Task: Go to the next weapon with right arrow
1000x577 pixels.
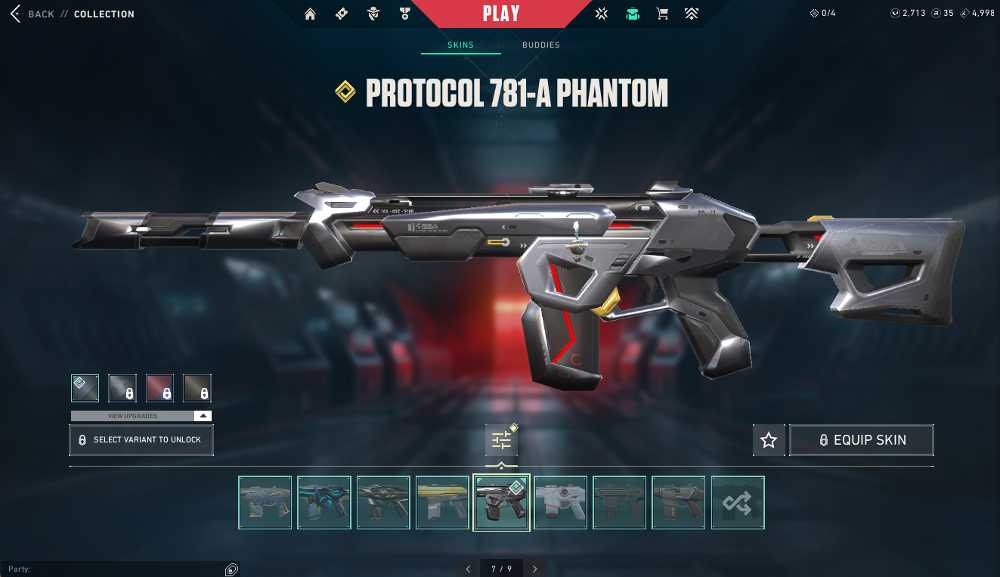Action: tap(535, 569)
